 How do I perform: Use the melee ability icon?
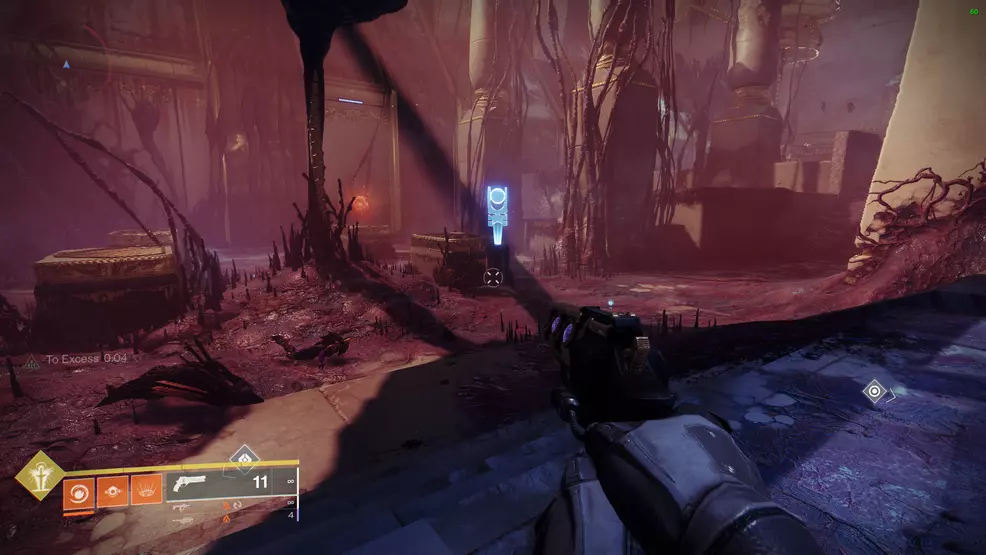click(112, 492)
